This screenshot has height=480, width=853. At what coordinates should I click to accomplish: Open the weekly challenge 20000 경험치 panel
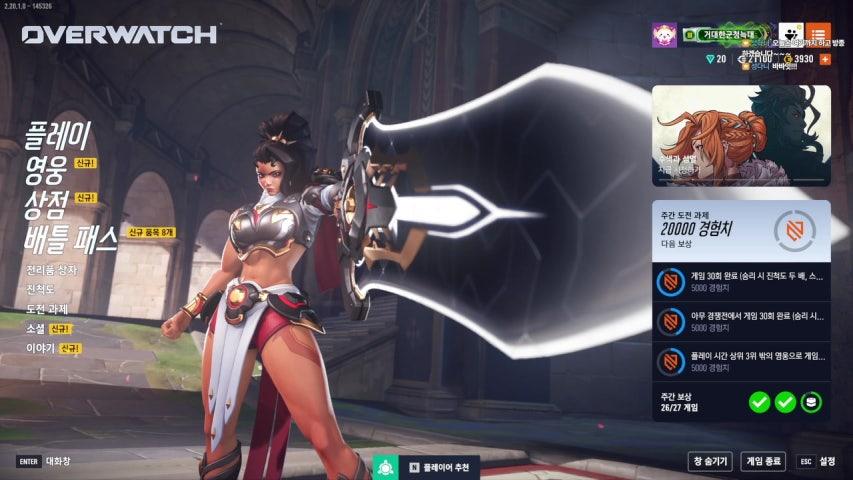pyautogui.click(x=740, y=230)
